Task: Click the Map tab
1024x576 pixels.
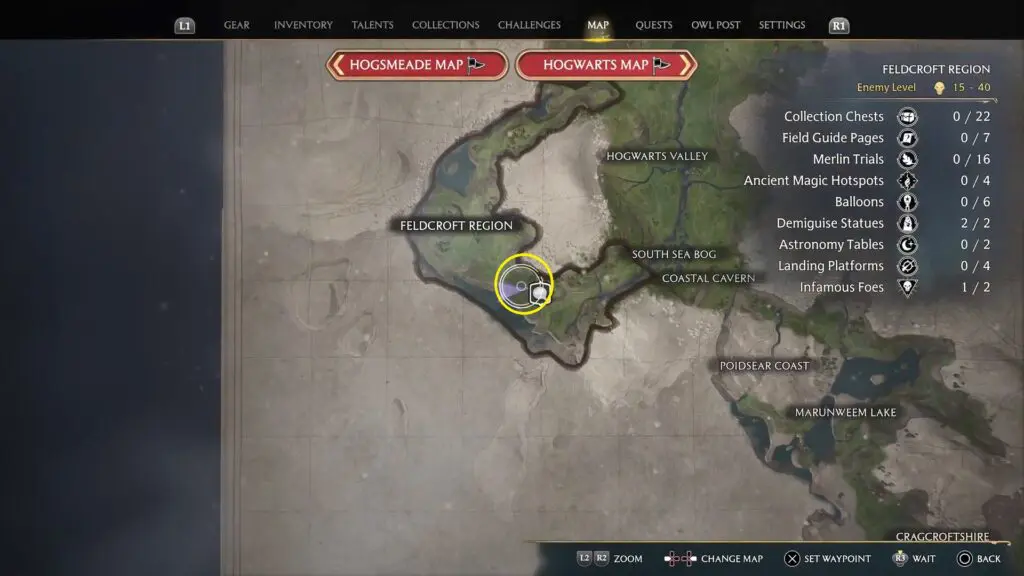Action: pos(598,25)
